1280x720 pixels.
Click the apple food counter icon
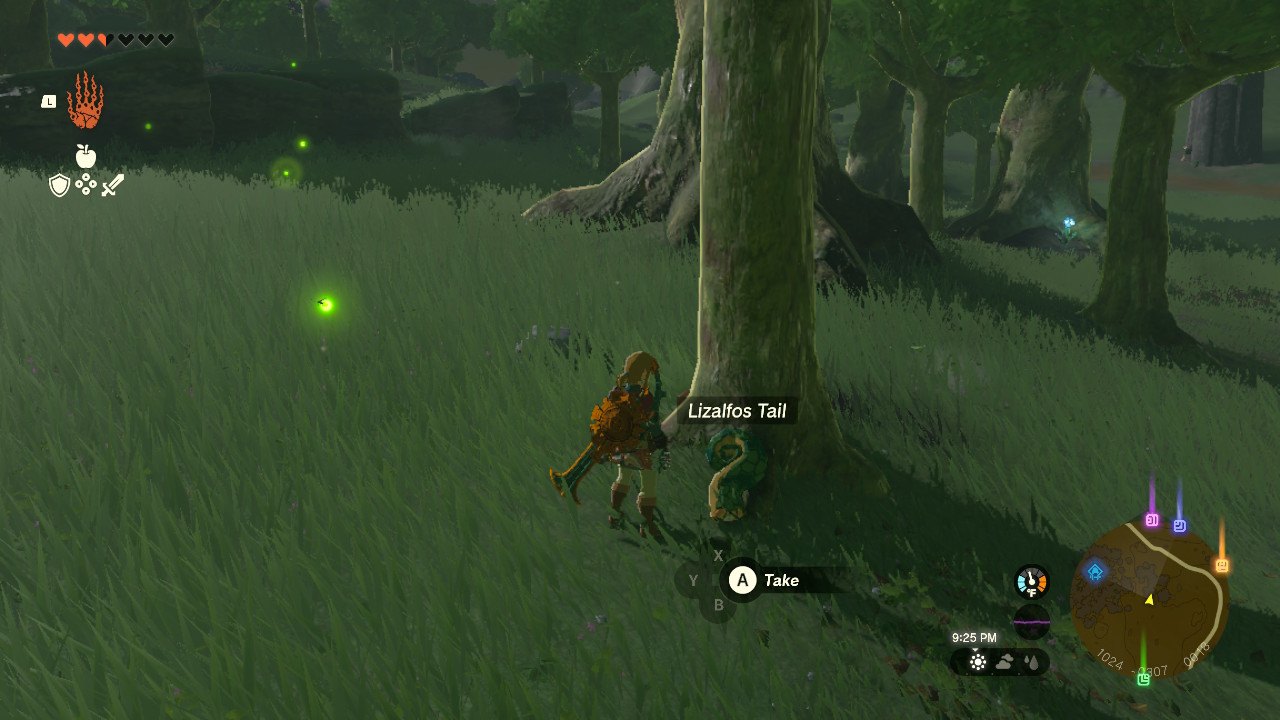[x=85, y=157]
